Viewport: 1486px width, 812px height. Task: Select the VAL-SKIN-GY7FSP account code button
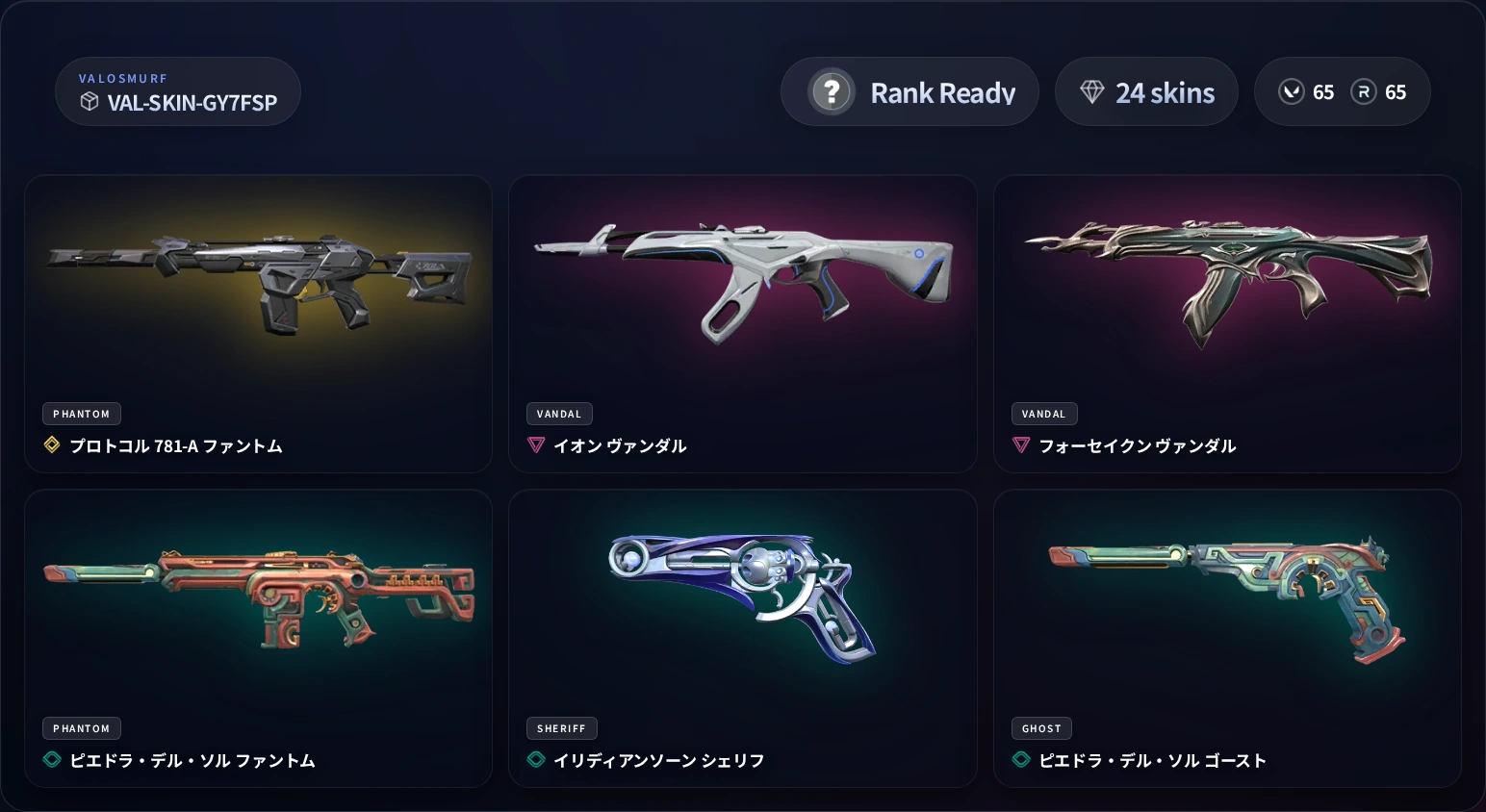(177, 91)
